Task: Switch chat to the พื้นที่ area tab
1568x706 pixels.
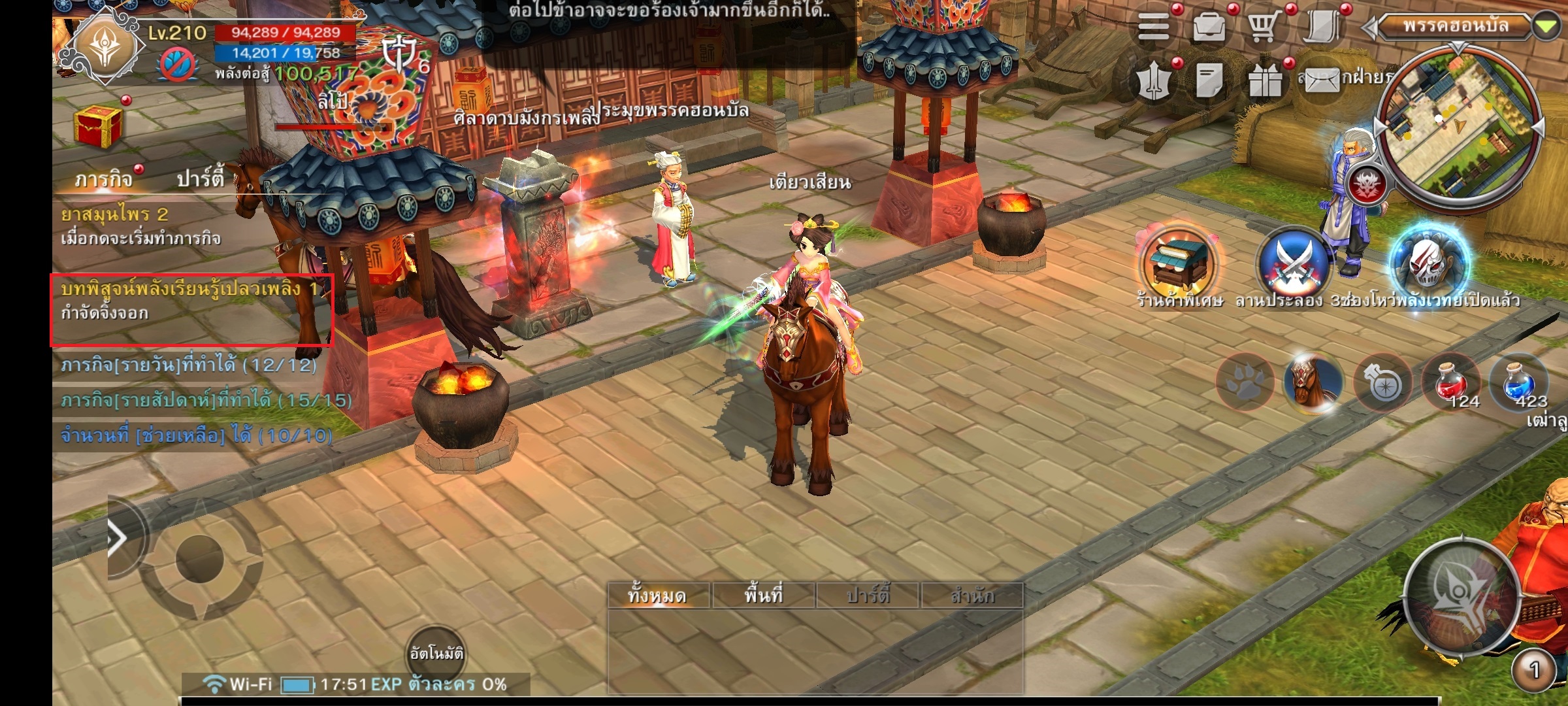Action: click(x=763, y=596)
